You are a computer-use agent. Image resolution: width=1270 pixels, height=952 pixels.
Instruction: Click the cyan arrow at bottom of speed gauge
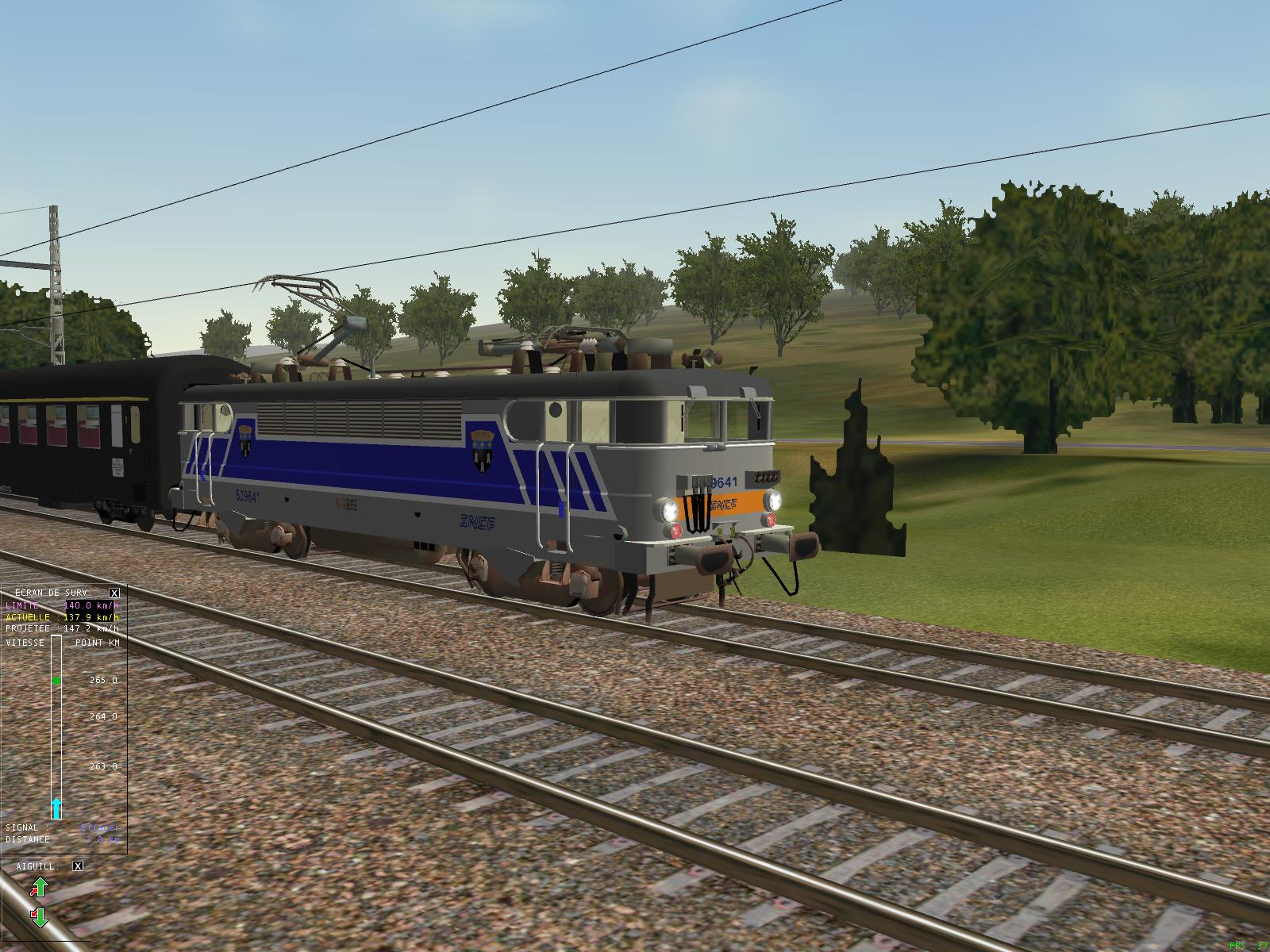tap(56, 807)
